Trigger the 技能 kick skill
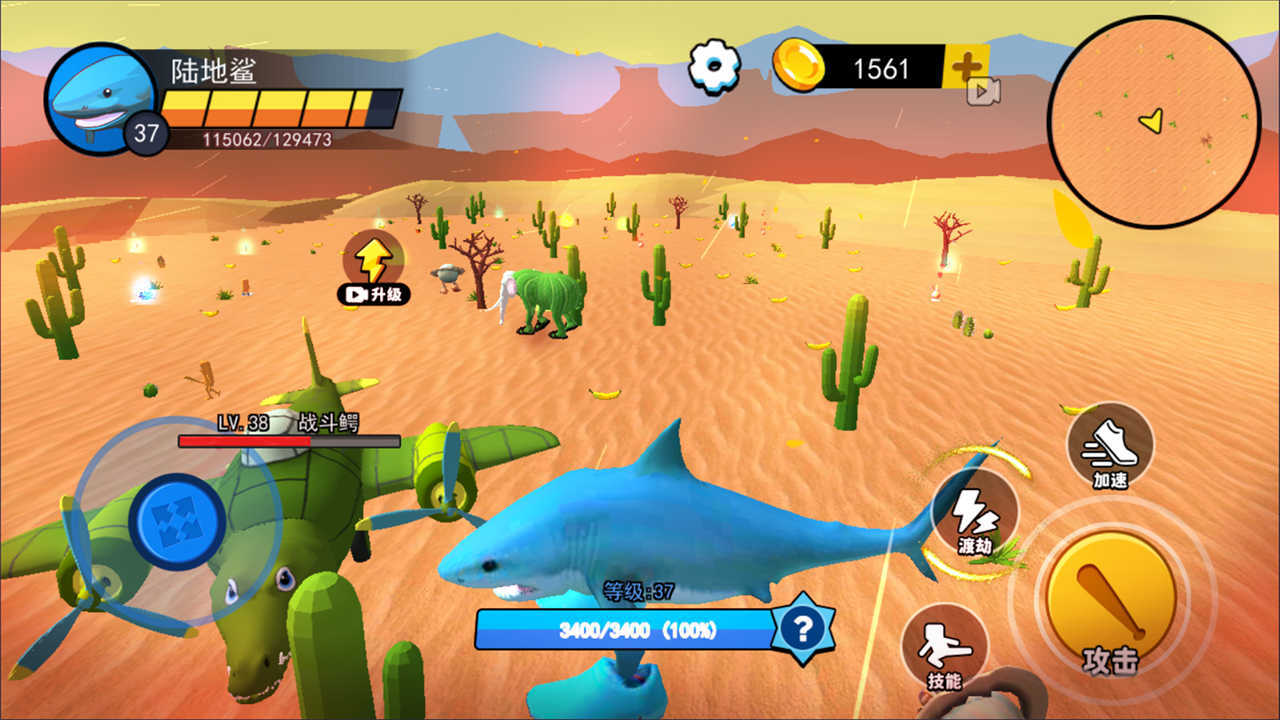Viewport: 1280px width, 720px height. (x=944, y=650)
